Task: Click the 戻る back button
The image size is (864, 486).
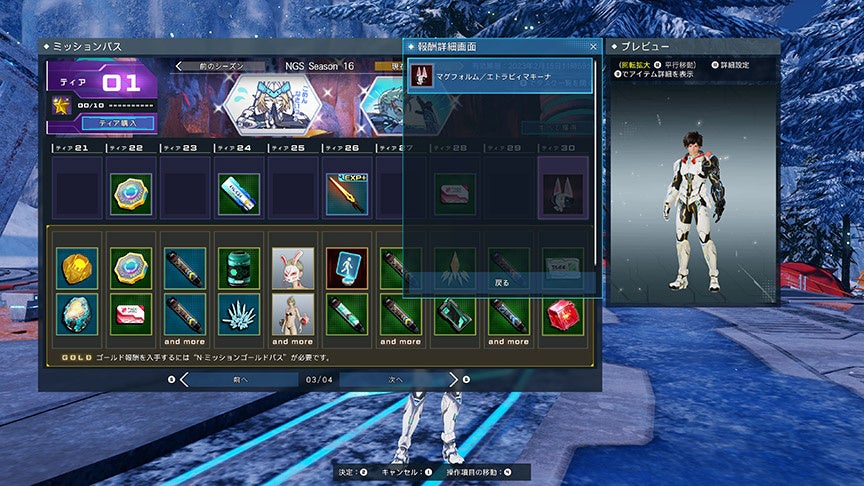Action: 501,283
